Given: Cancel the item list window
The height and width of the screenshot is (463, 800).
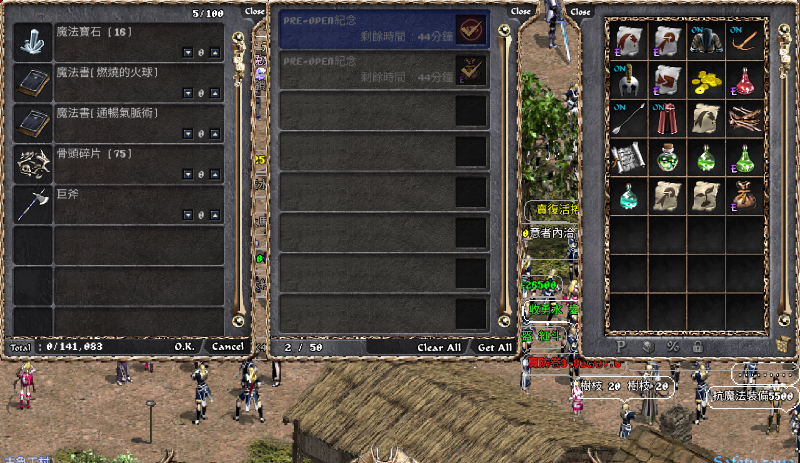Looking at the screenshot, I should click(x=227, y=346).
